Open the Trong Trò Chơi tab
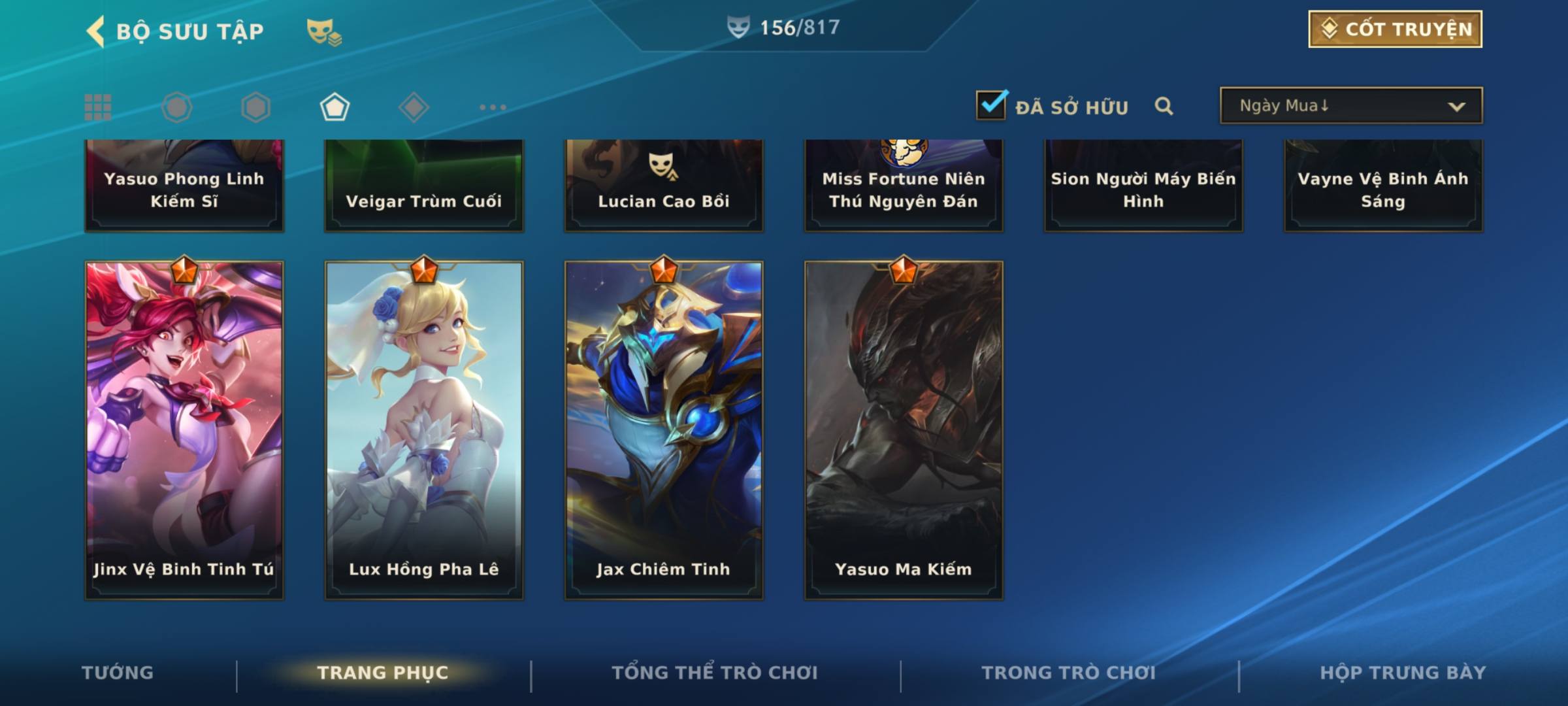1568x706 pixels. [x=1069, y=673]
